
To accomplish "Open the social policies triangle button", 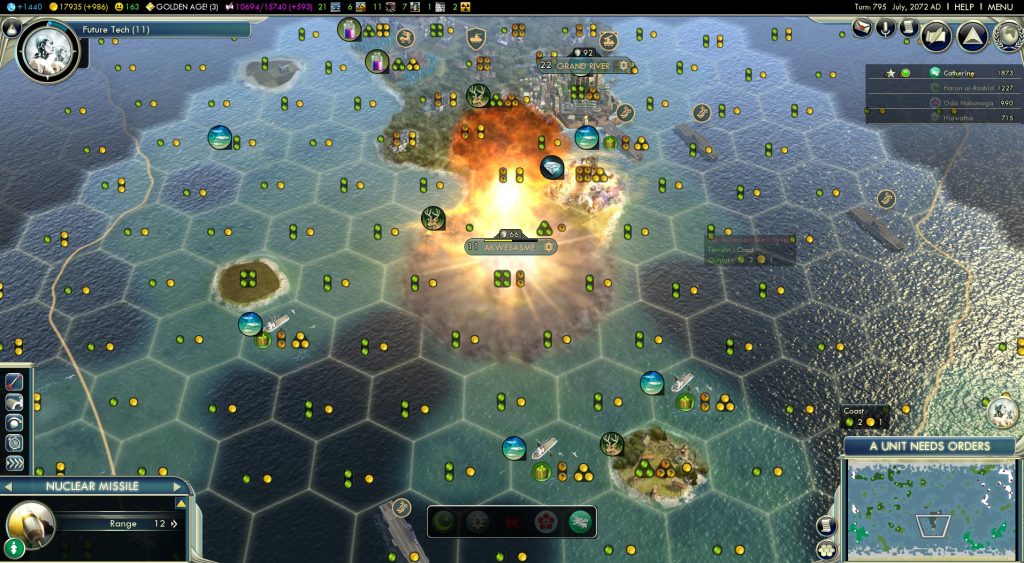I will pos(972,36).
